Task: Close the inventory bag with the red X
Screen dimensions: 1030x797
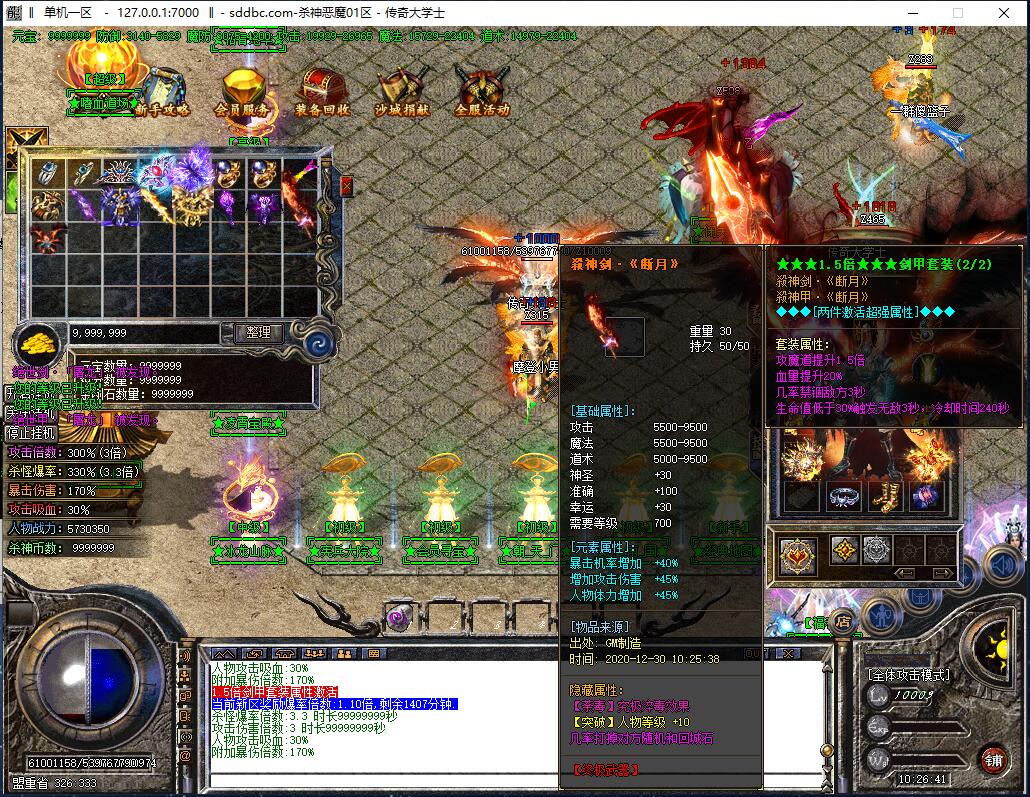Action: tap(346, 186)
